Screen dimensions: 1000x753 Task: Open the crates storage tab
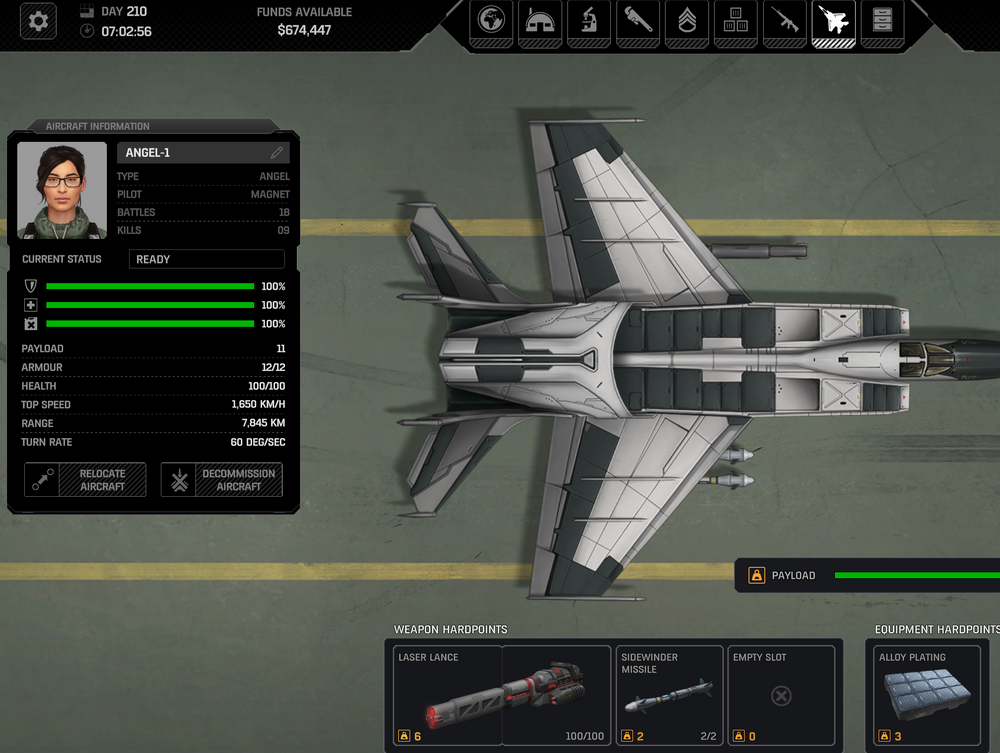(x=736, y=21)
